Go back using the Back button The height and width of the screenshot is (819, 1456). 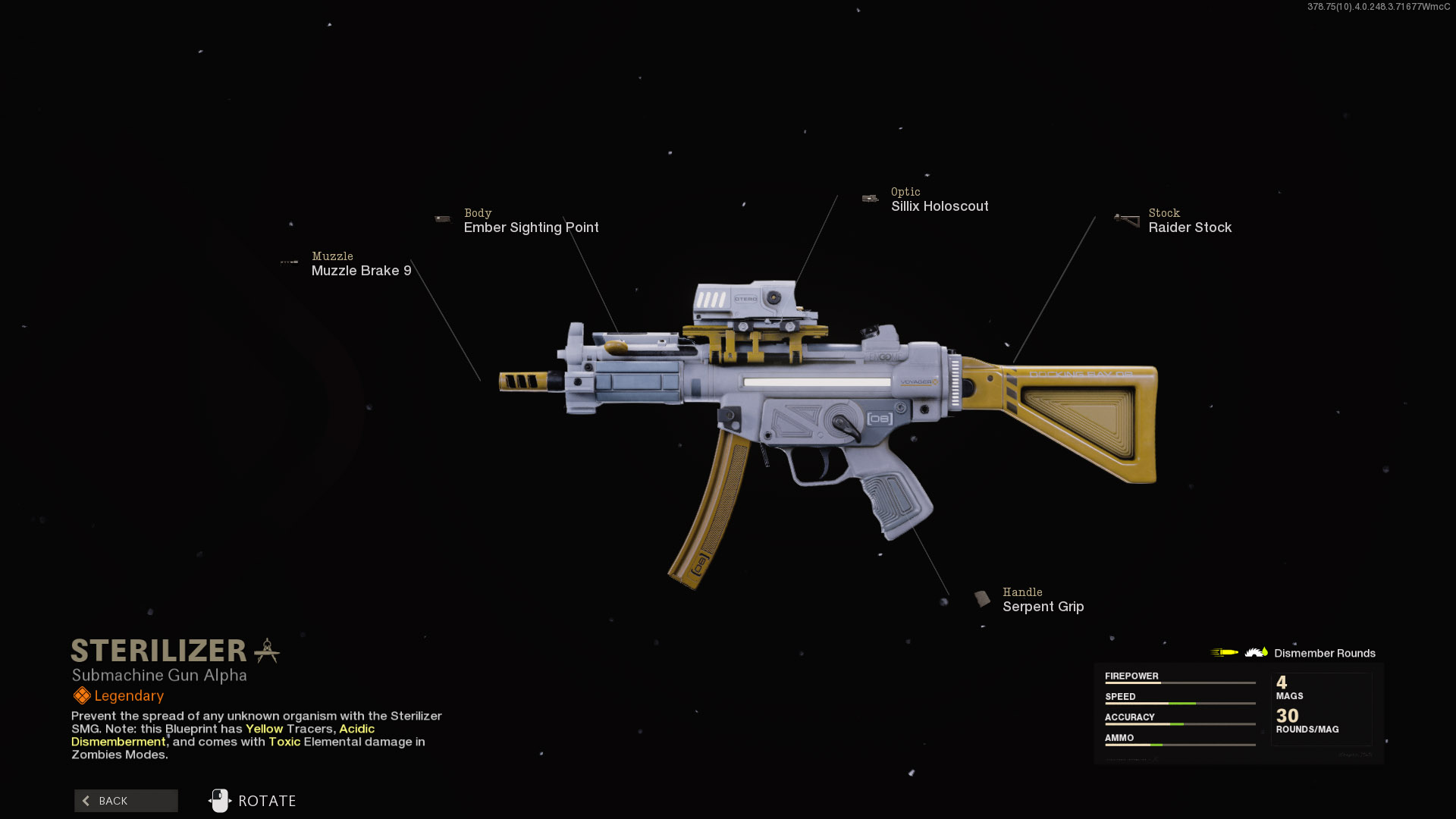coord(126,801)
